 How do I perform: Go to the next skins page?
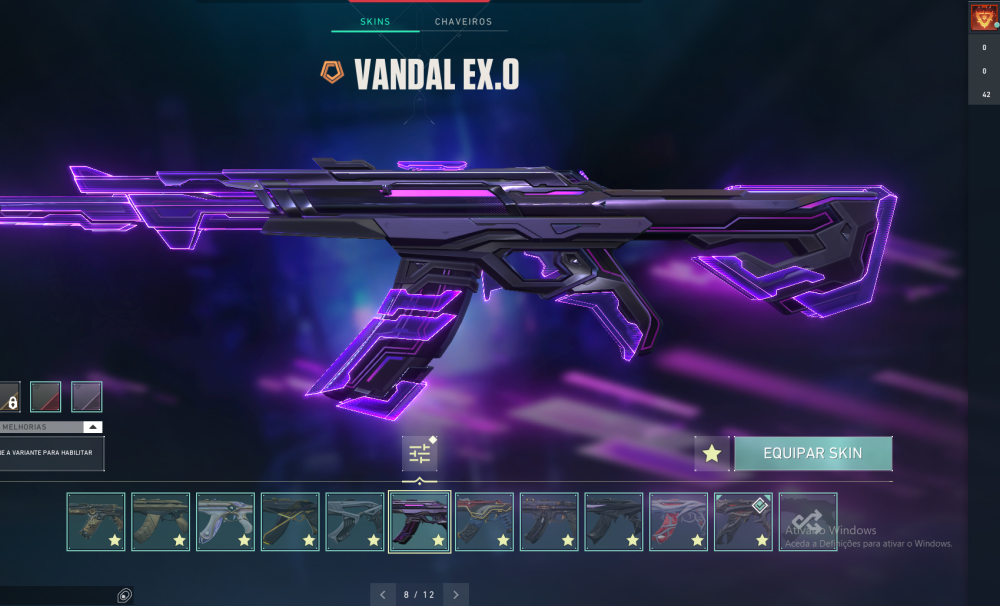(x=456, y=595)
